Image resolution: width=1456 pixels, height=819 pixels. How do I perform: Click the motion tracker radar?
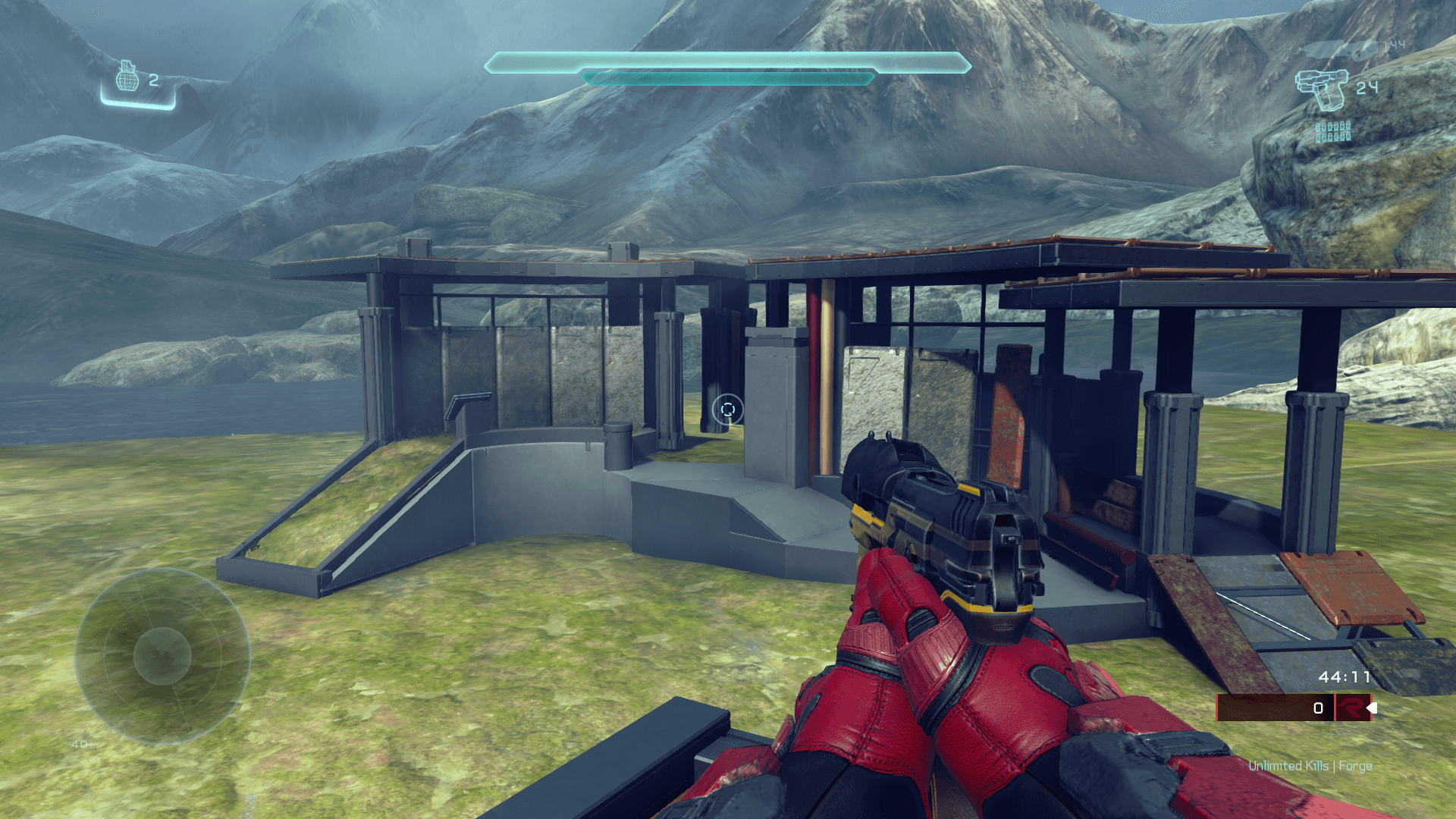[162, 656]
